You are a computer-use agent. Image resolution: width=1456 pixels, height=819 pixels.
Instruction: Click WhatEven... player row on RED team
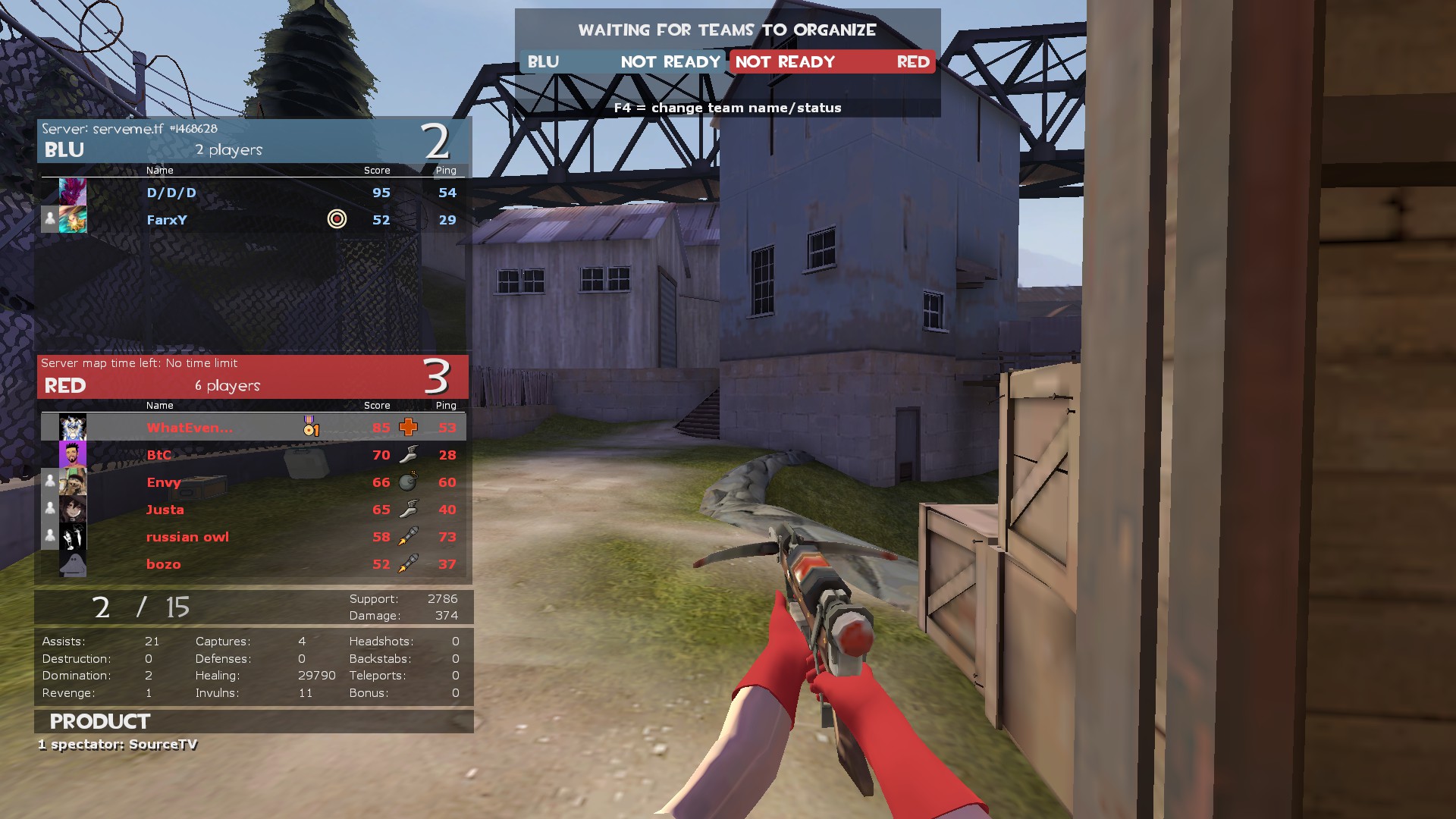(x=190, y=428)
